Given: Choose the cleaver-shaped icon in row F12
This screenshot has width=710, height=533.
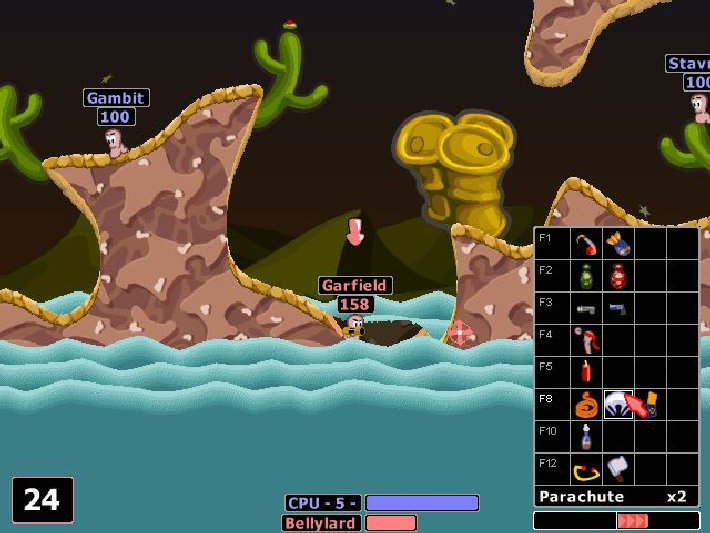Looking at the screenshot, I should coord(617,468).
